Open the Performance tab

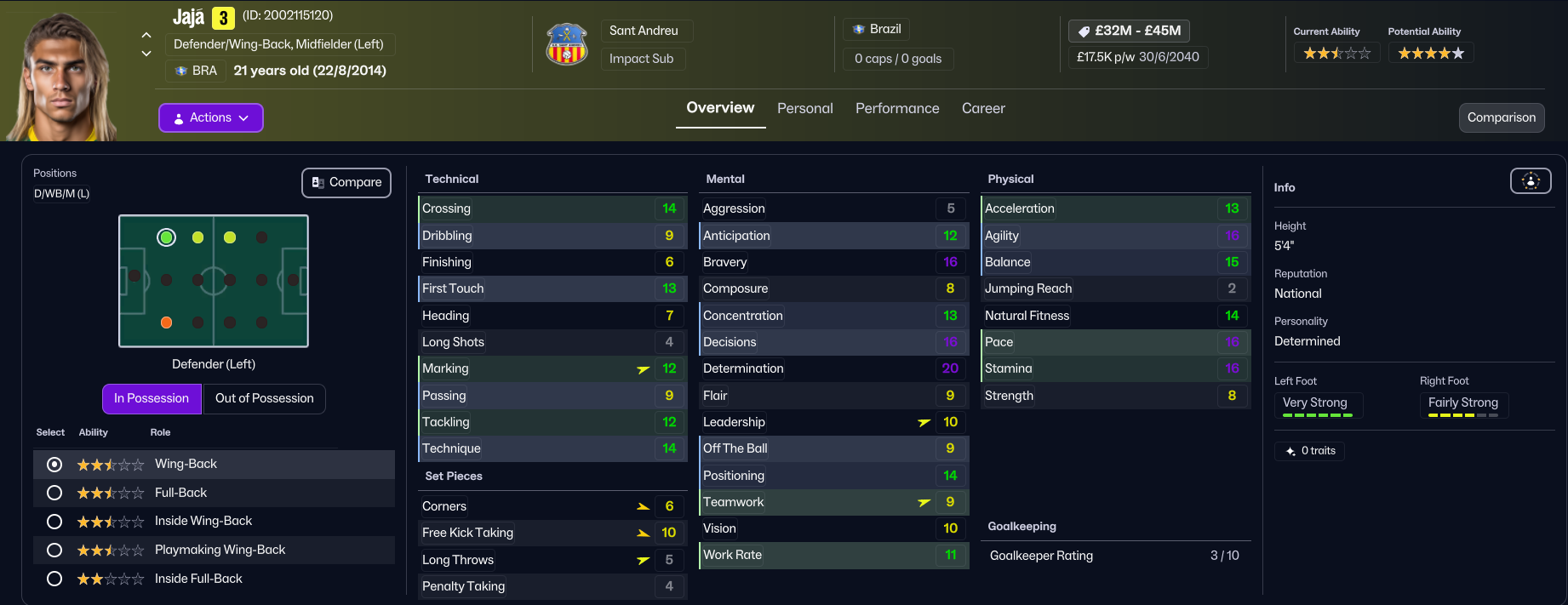tap(897, 108)
